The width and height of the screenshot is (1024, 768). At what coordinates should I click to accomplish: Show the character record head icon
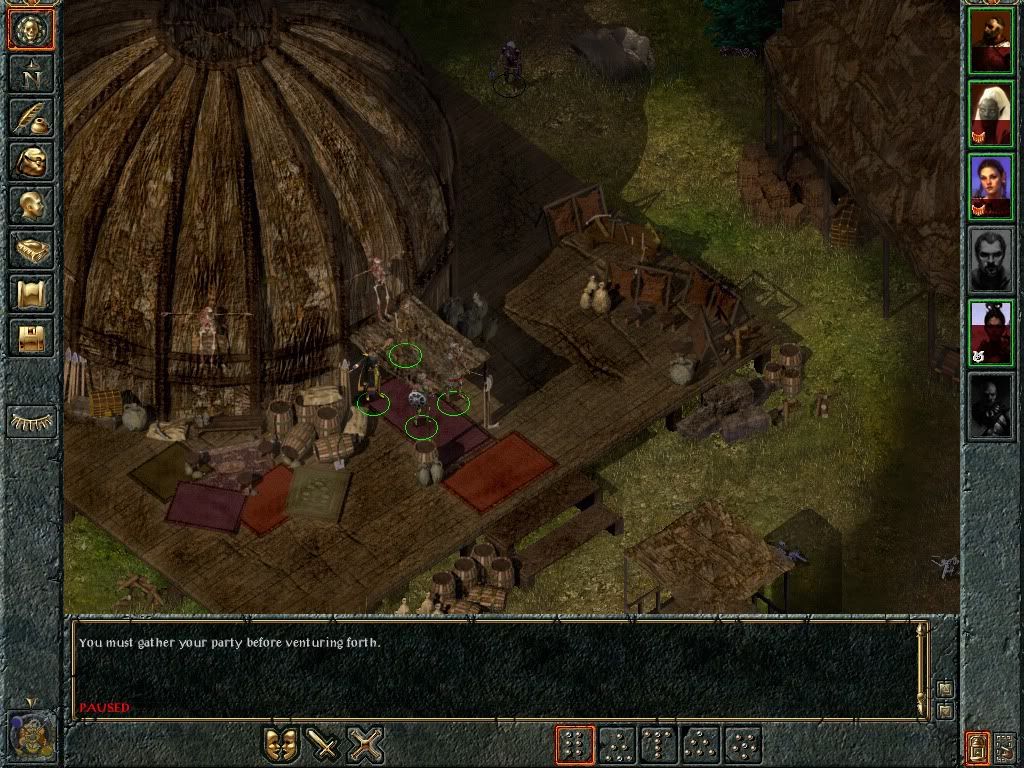[x=30, y=206]
